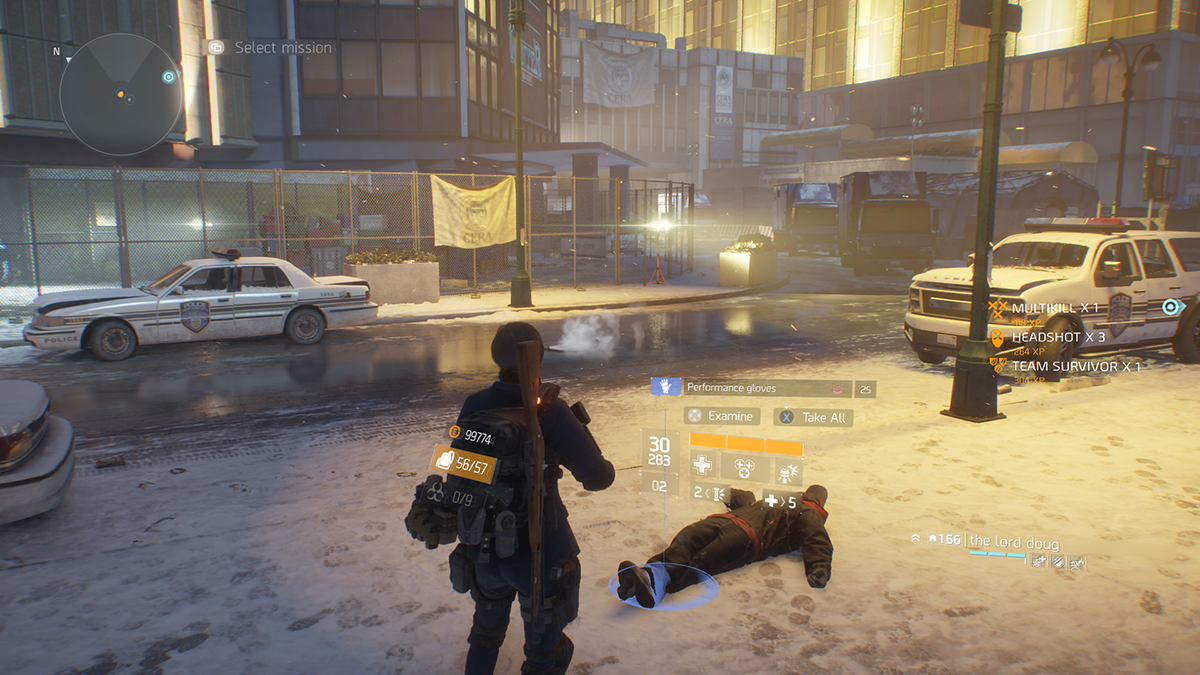Use the triple-cross support station skill
1200x675 pixels.
click(743, 466)
